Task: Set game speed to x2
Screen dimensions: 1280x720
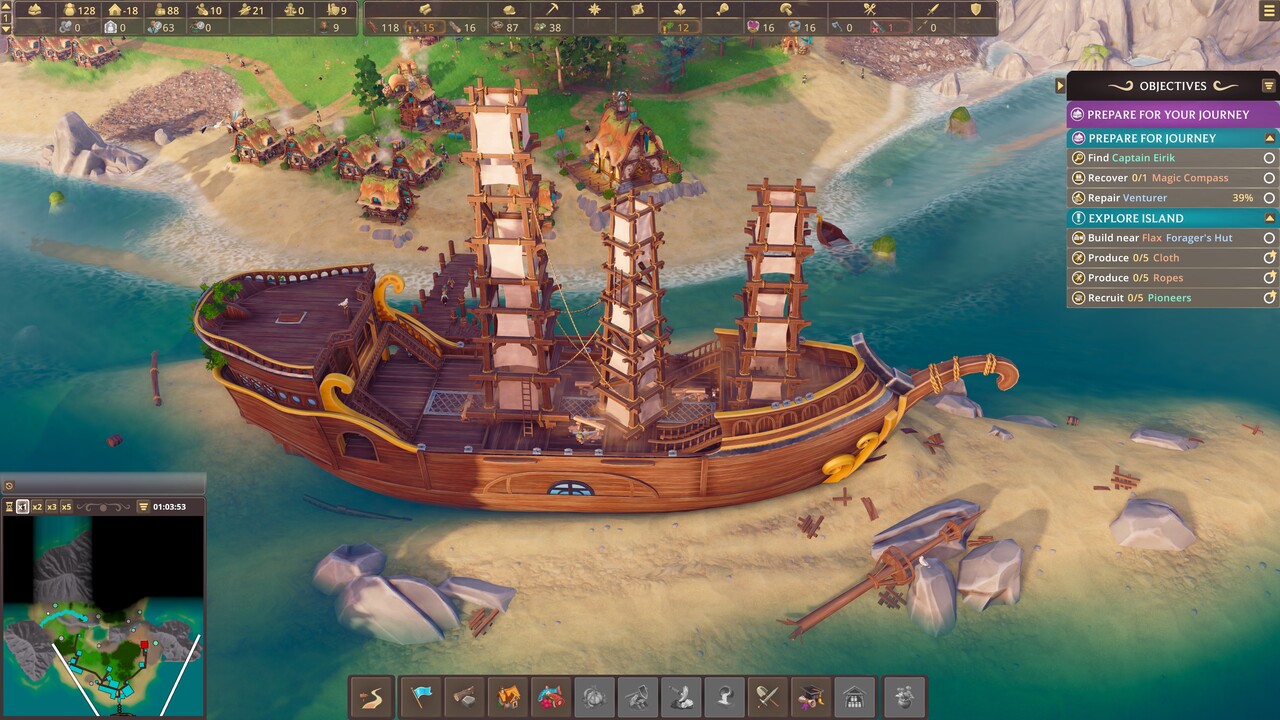Action: click(x=37, y=507)
